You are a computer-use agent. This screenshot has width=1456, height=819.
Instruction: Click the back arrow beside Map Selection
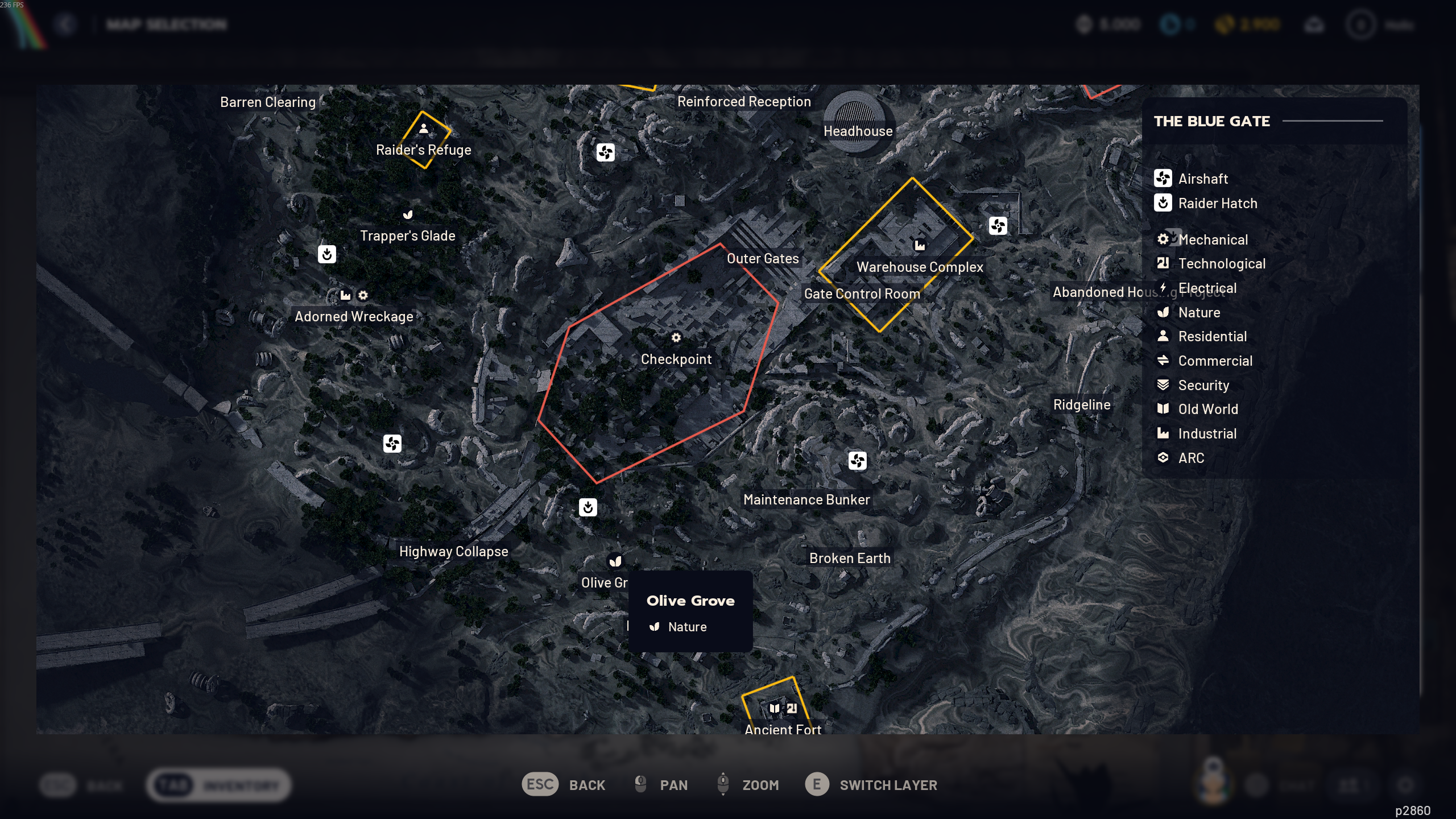coord(67,24)
